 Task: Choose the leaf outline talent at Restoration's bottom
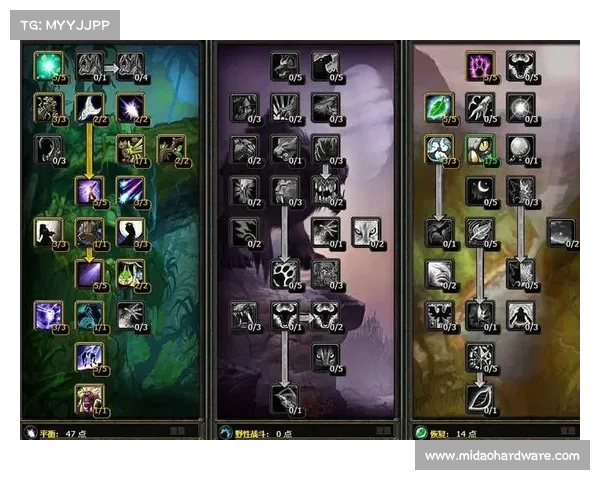click(480, 398)
